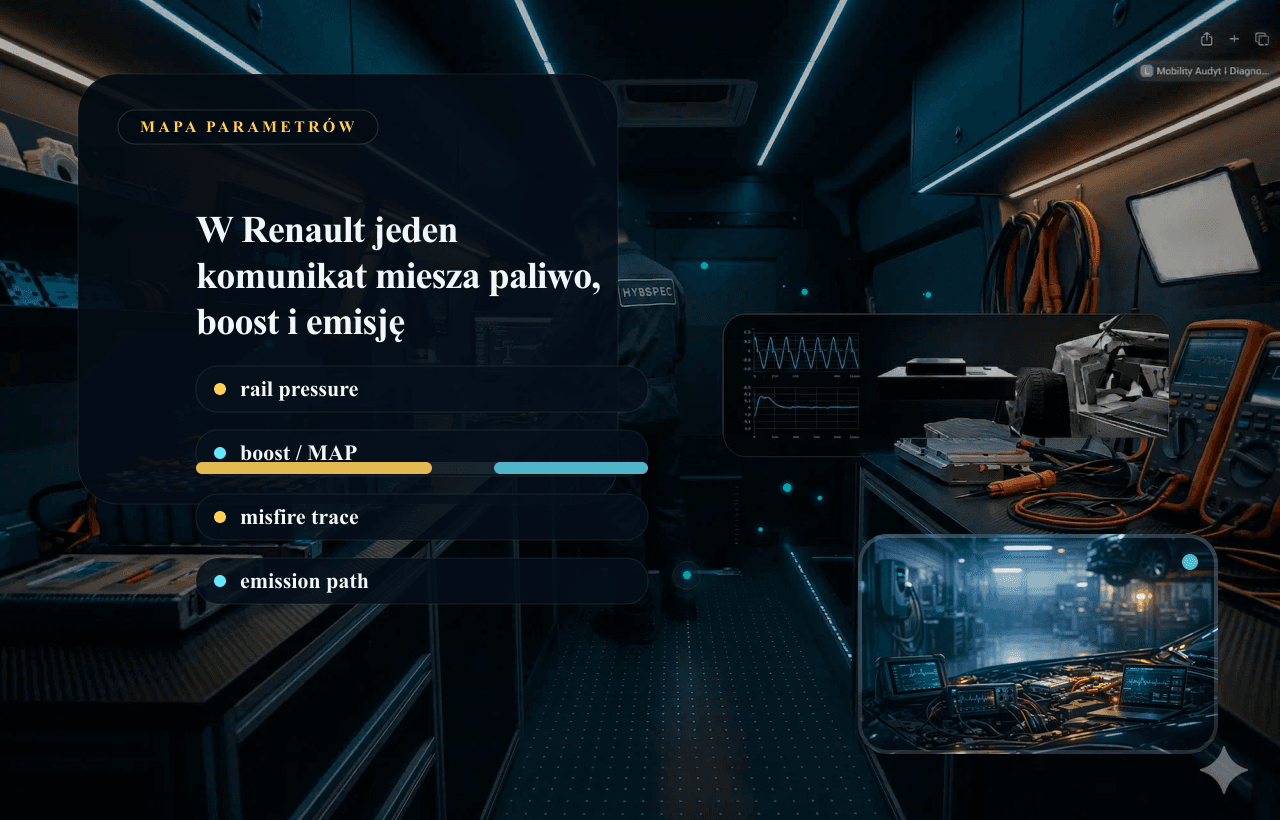Toggle the teal bullet next to "boost / MAP"
This screenshot has width=1280, height=820.
221,453
